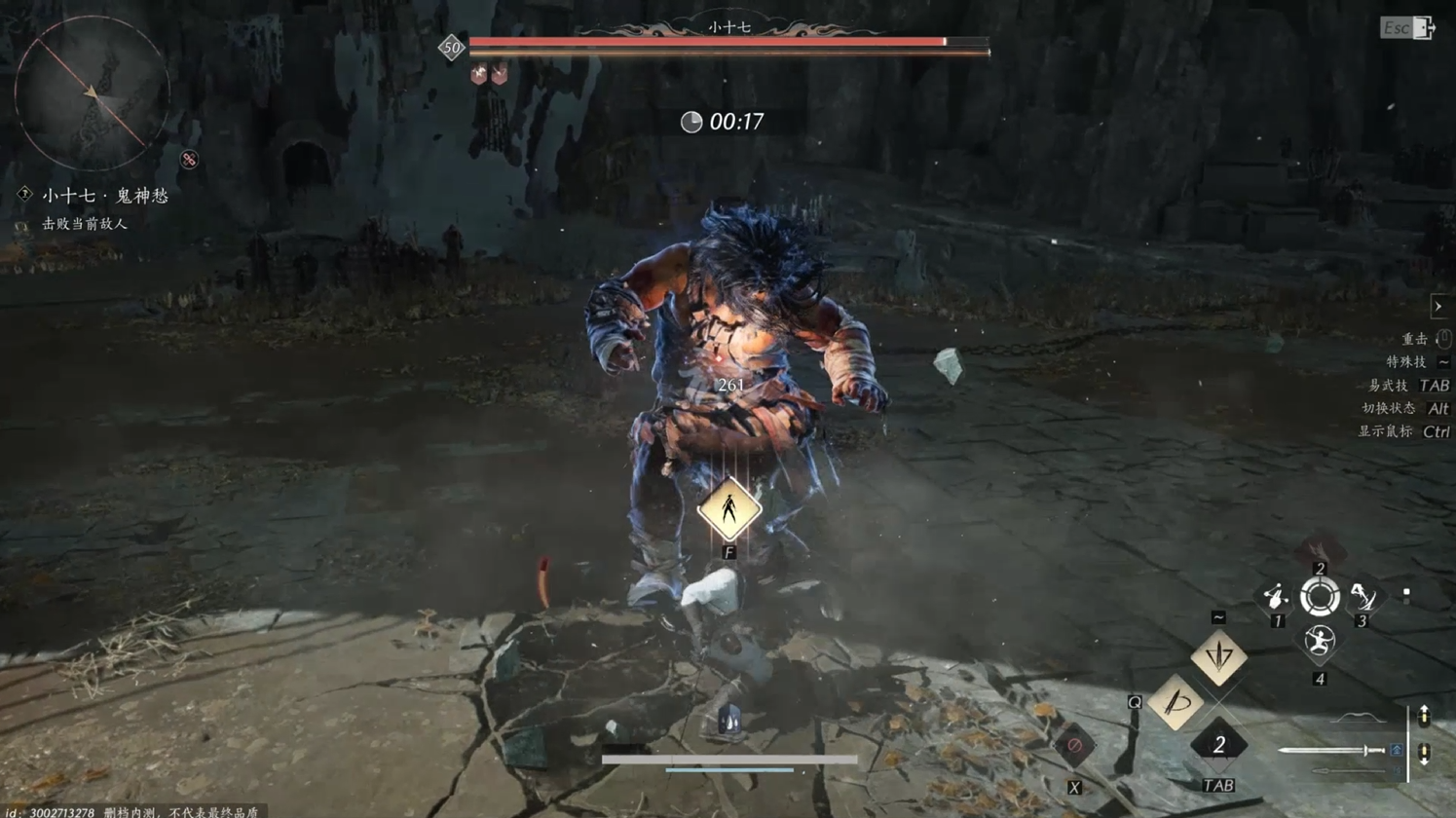Click the glowing figure diamond prompt on the enemy

[x=728, y=509]
